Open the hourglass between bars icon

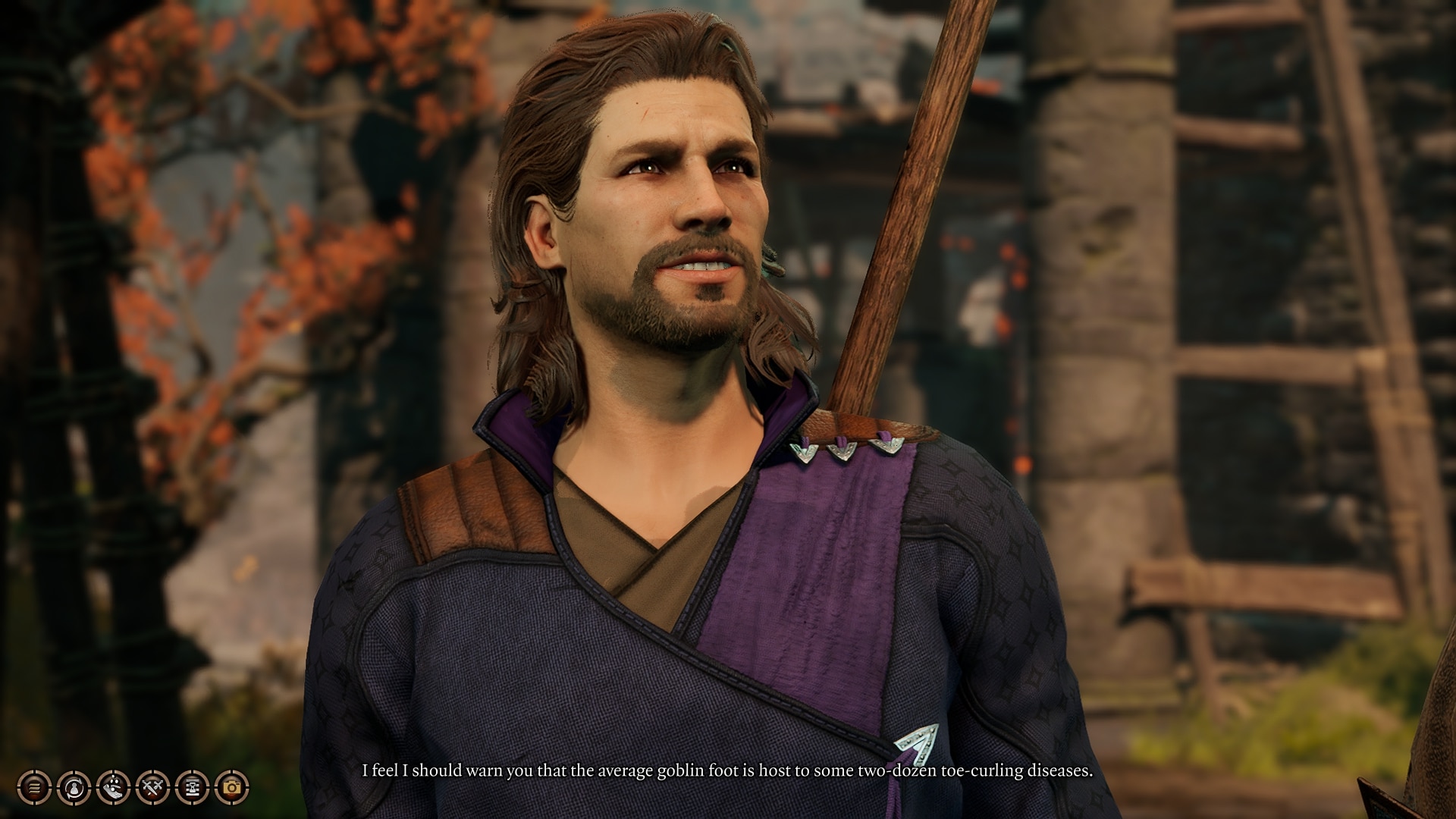(192, 788)
